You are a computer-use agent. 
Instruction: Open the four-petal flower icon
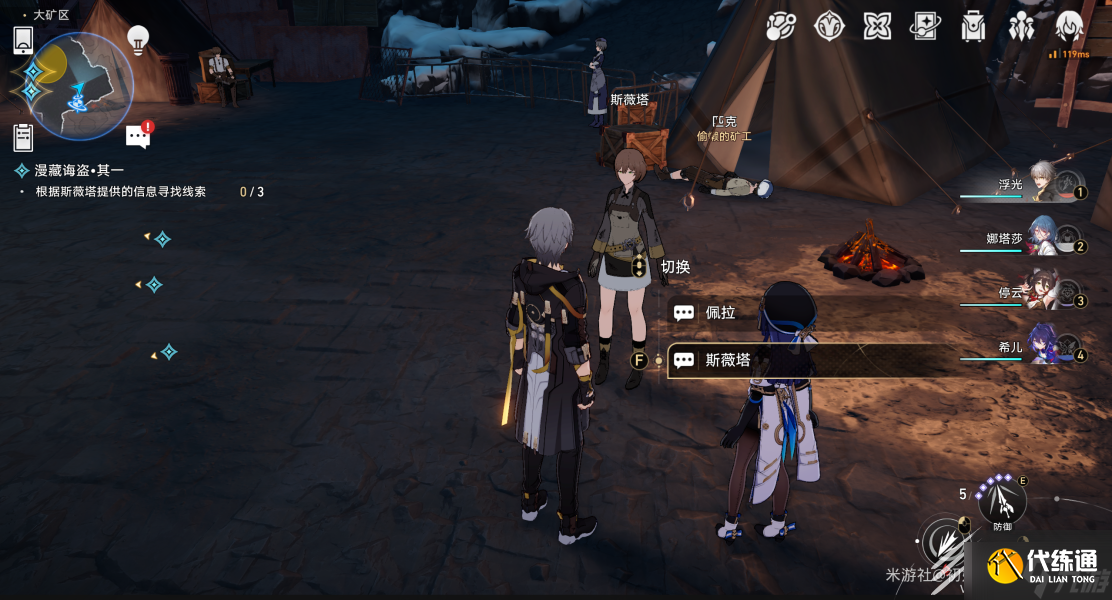pos(877,27)
